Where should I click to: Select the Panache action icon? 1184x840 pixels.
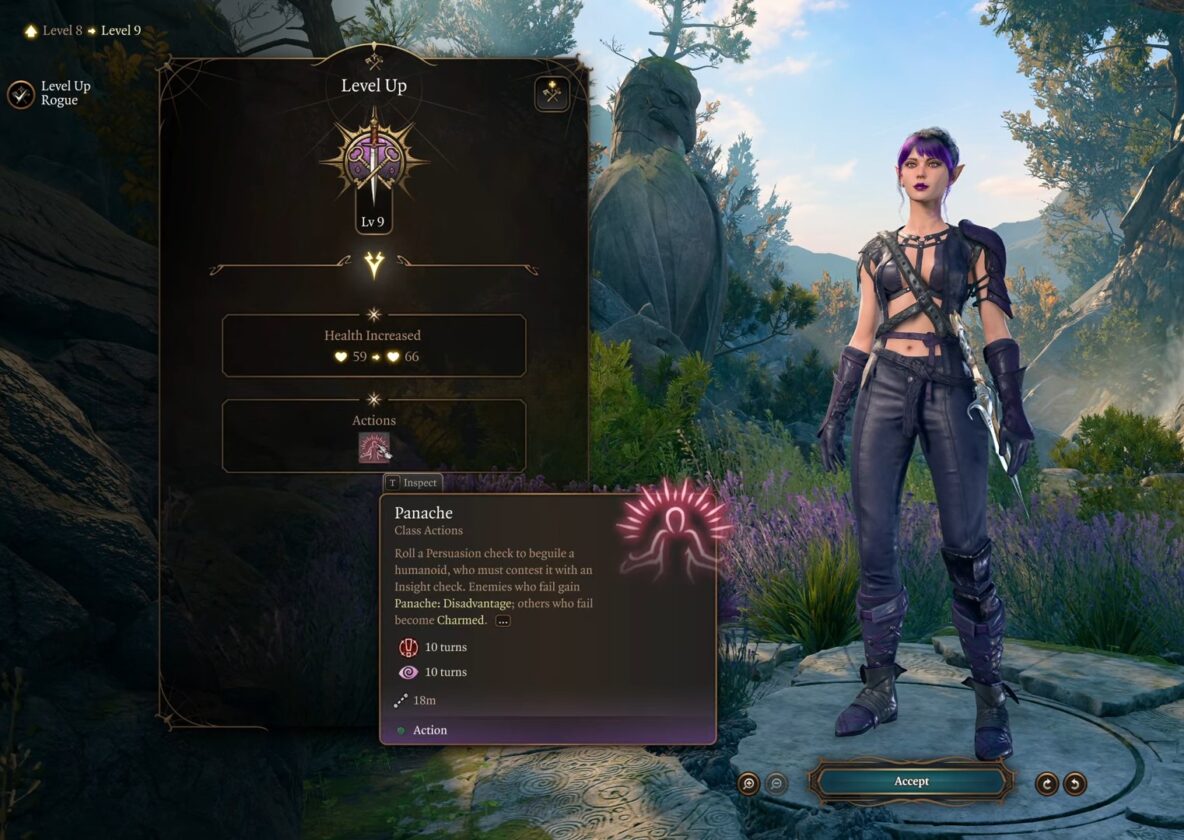click(x=374, y=447)
